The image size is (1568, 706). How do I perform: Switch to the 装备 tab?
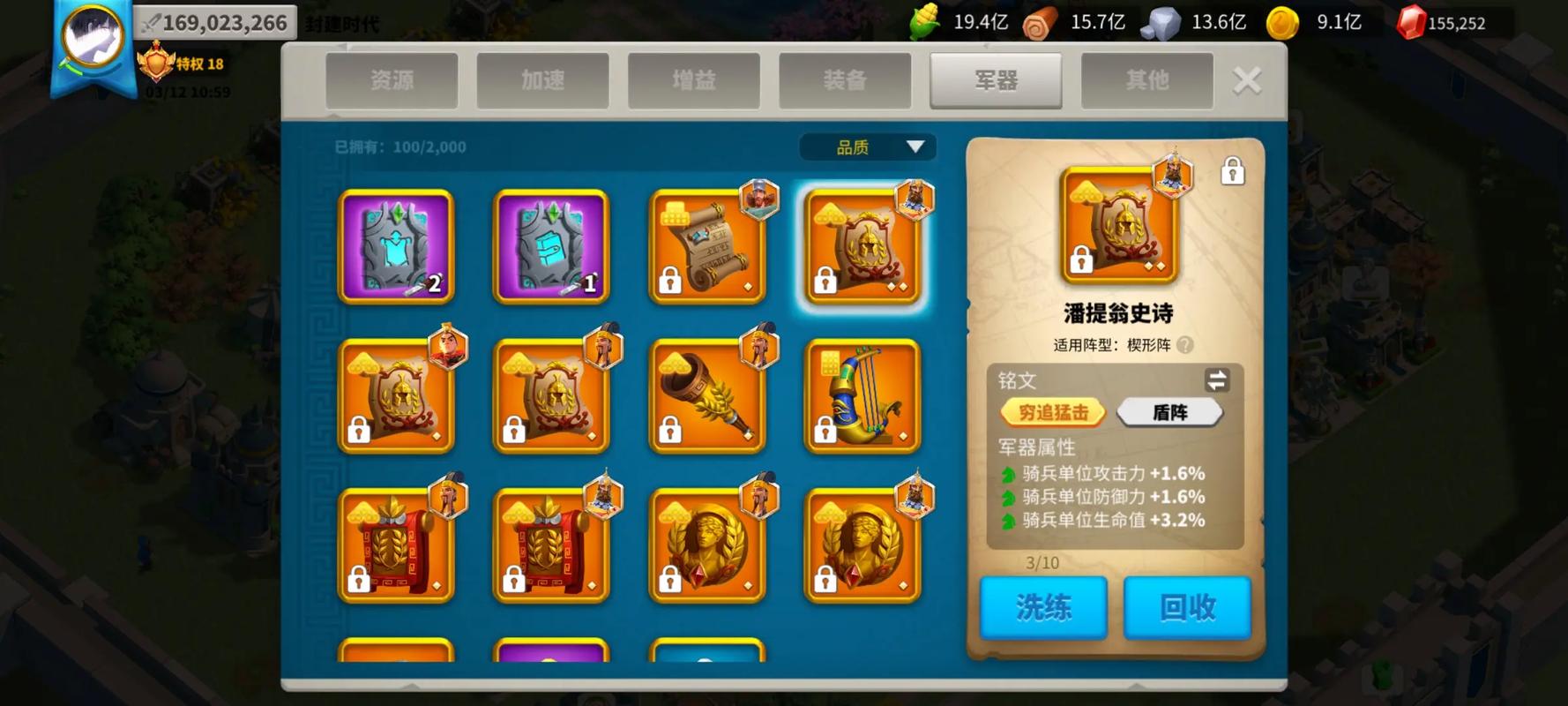pos(845,79)
